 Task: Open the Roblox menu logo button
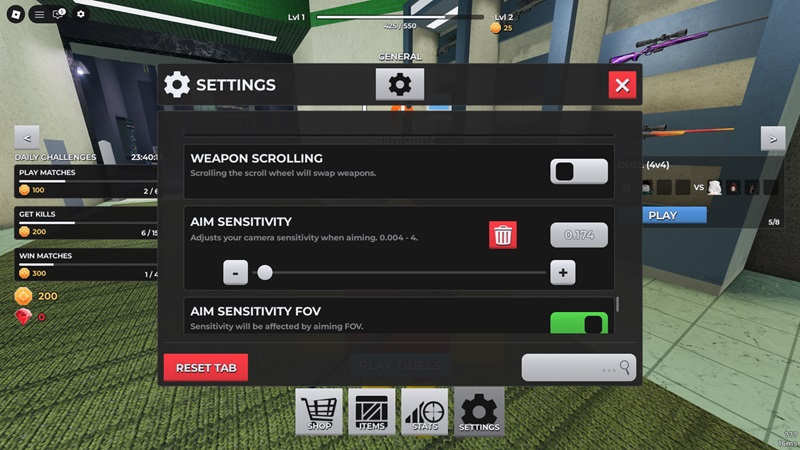15,14
